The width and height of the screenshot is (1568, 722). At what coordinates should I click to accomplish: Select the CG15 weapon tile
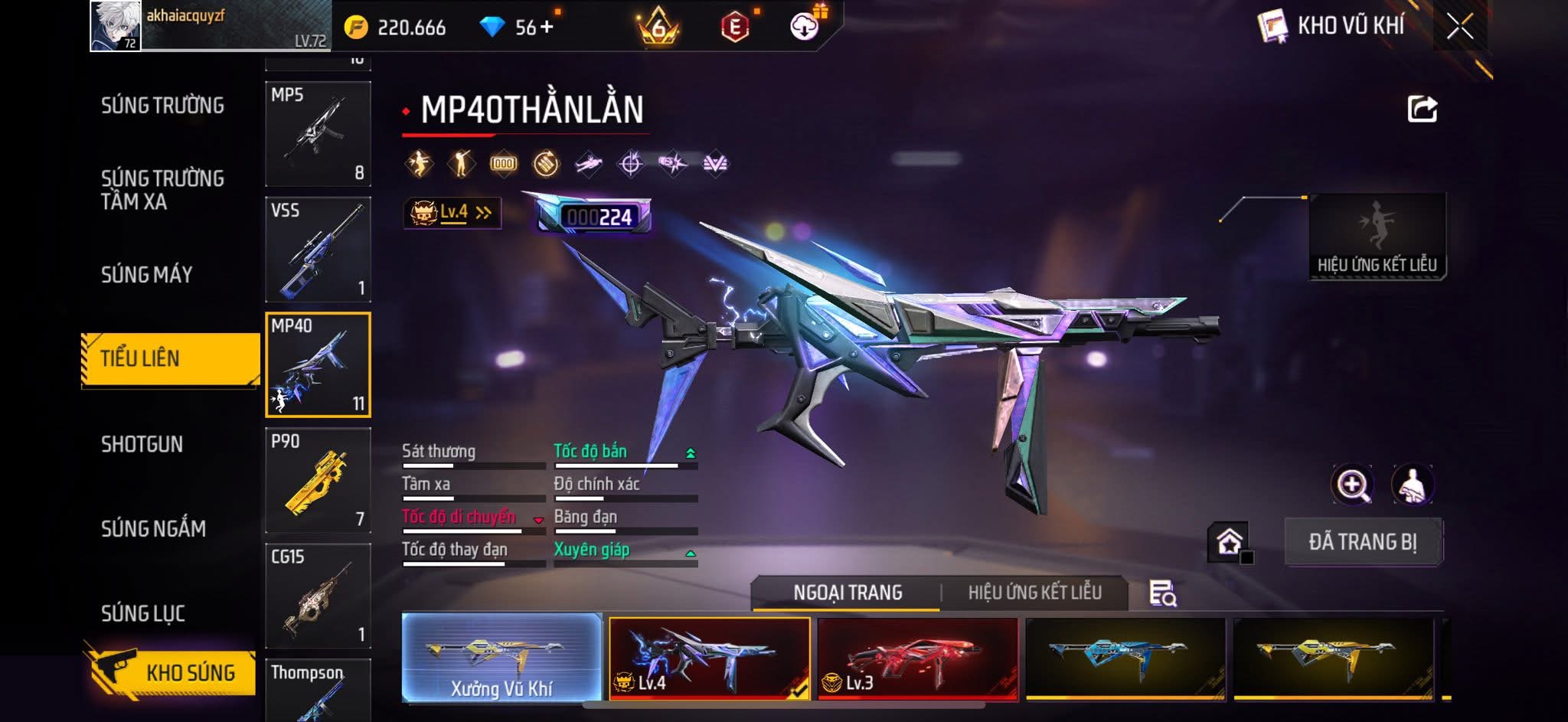click(318, 596)
